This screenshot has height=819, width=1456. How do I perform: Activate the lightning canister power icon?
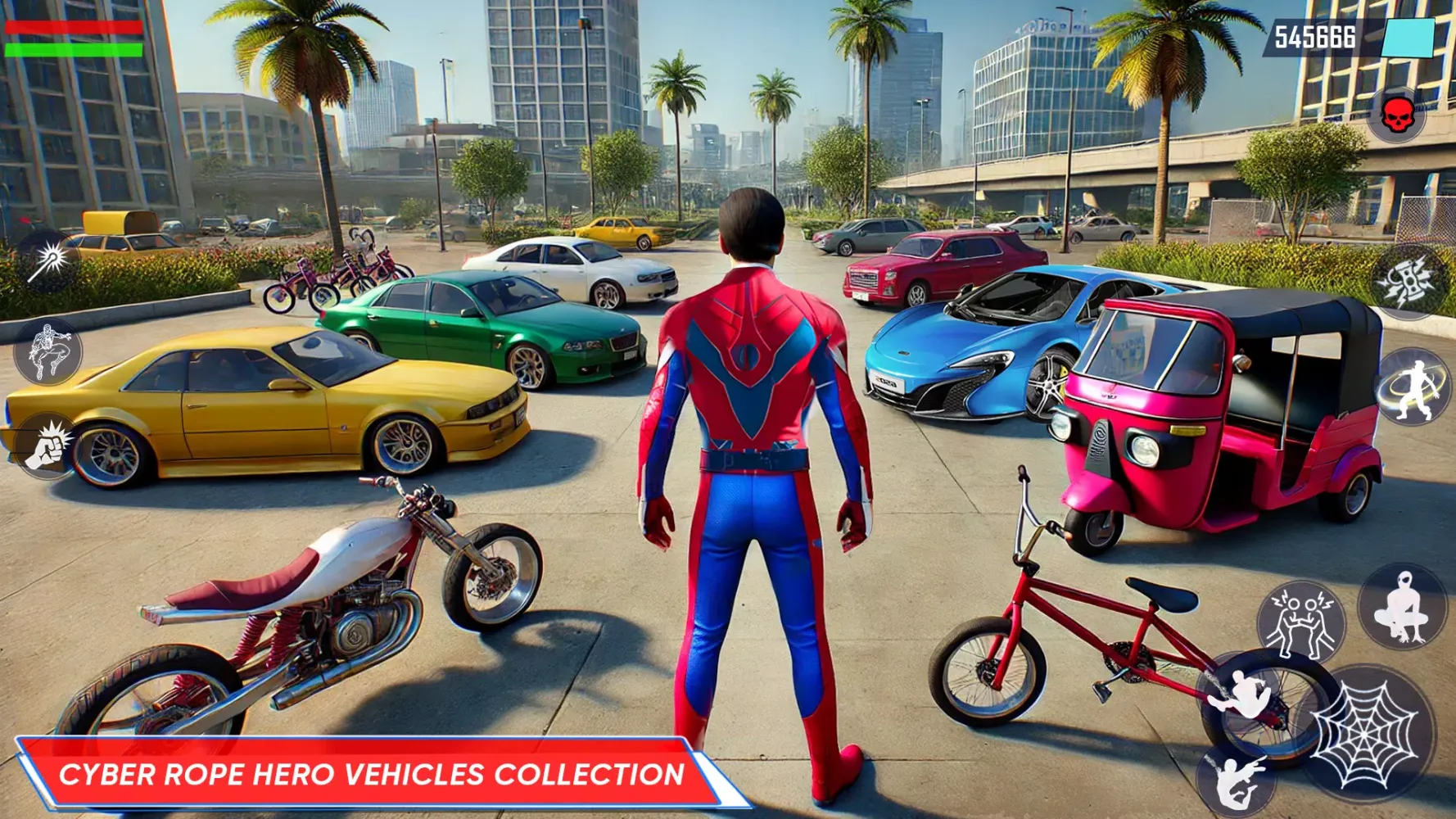click(1409, 281)
